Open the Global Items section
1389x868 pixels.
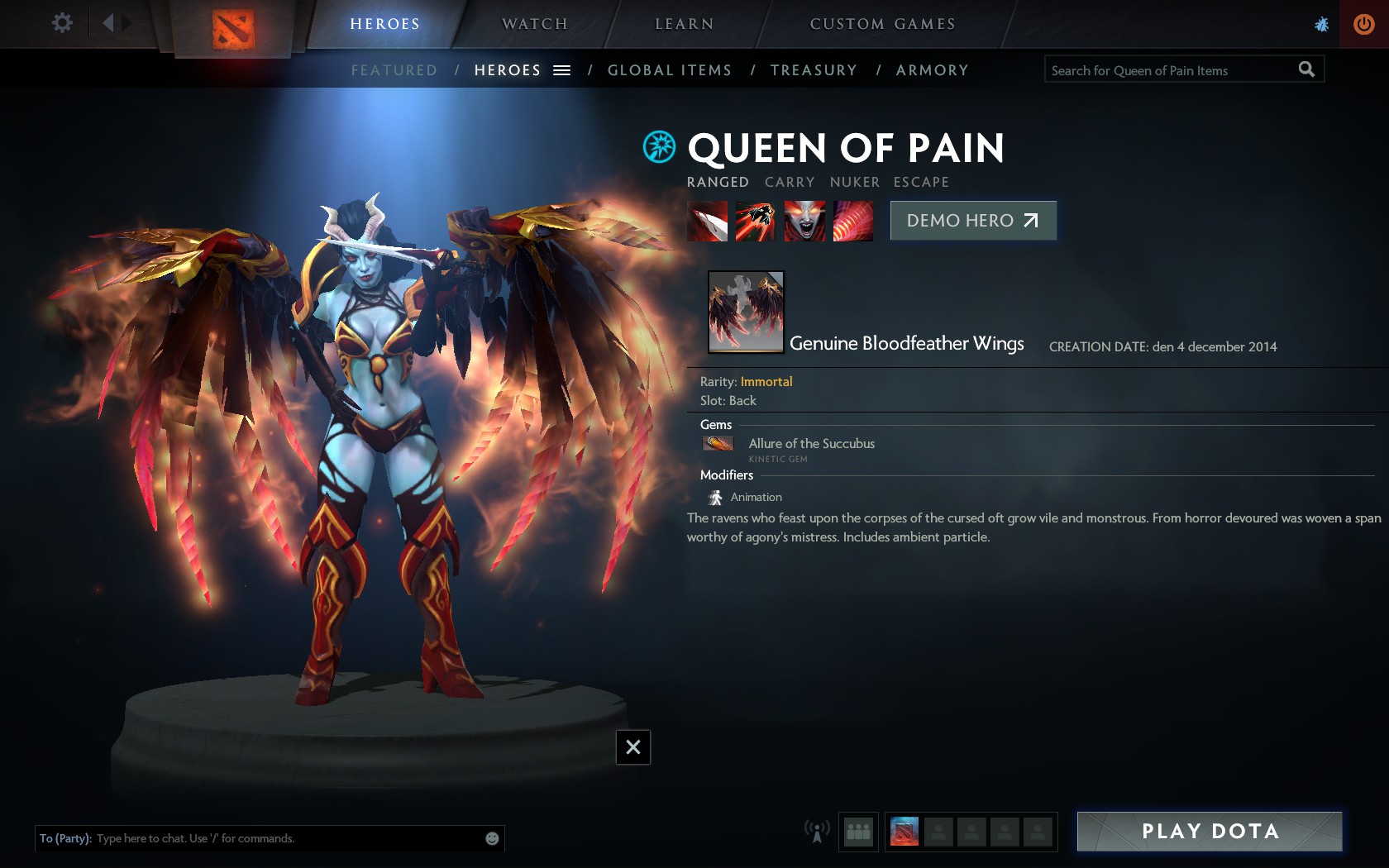tap(670, 70)
